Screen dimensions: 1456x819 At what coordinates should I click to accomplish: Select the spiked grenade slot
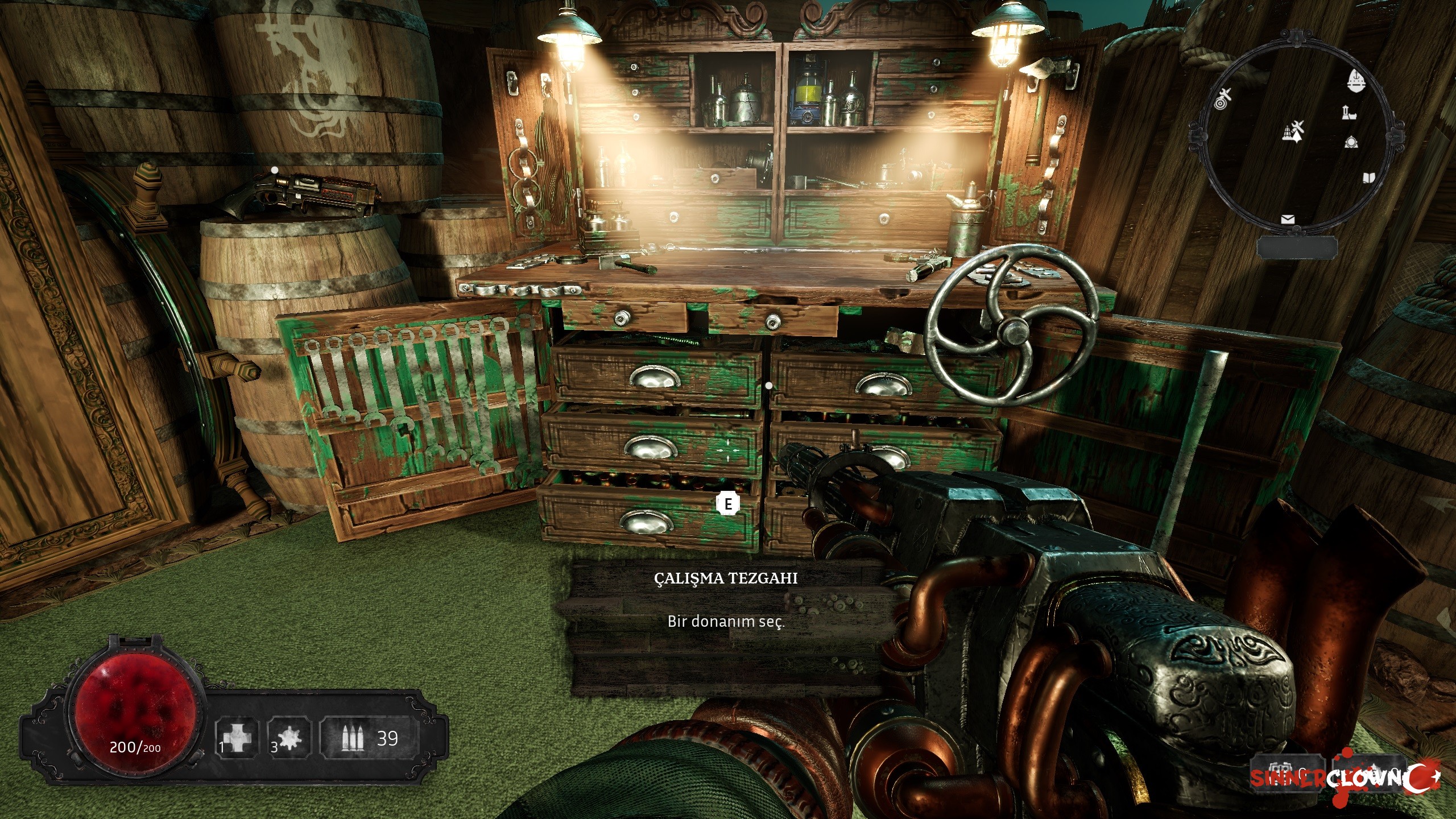coord(290,738)
